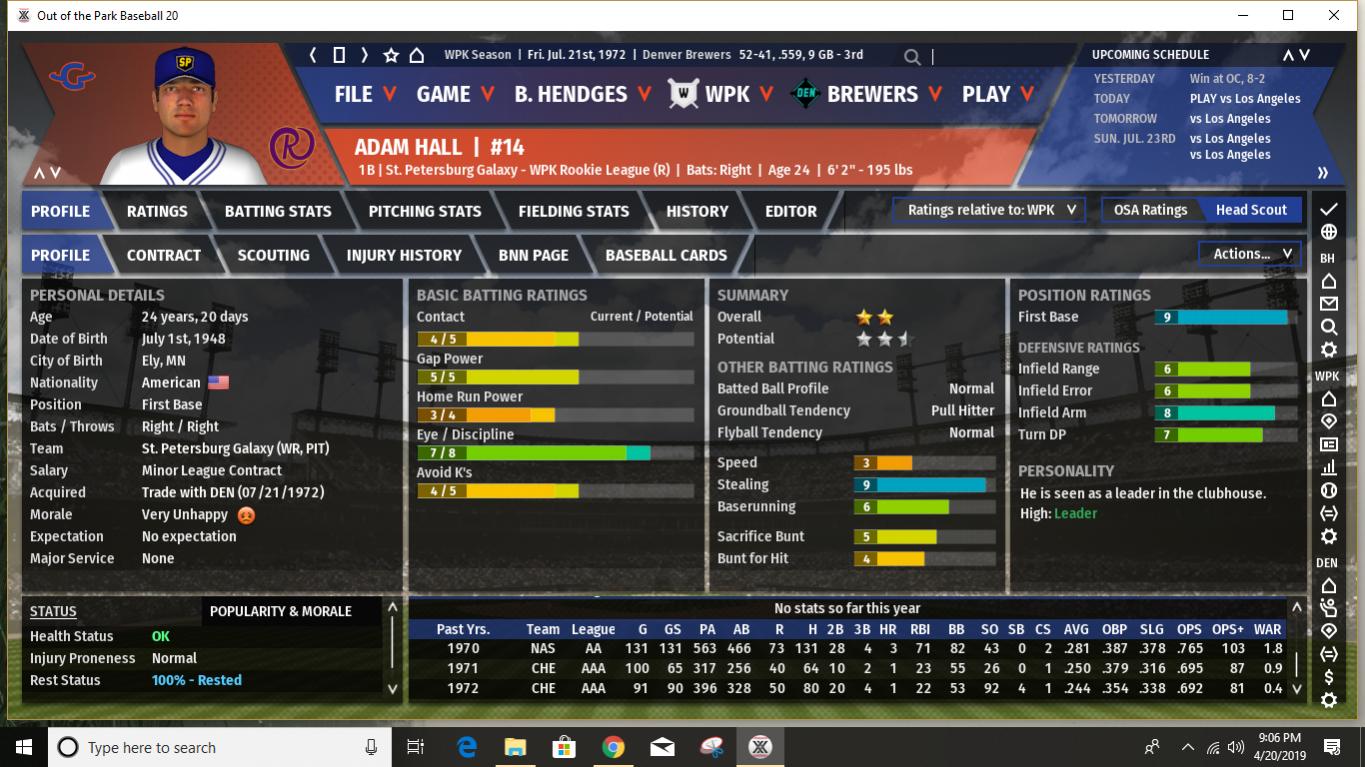Viewport: 1365px width, 767px height.
Task: Click the bookmark star icon in top bar
Action: click(x=391, y=55)
